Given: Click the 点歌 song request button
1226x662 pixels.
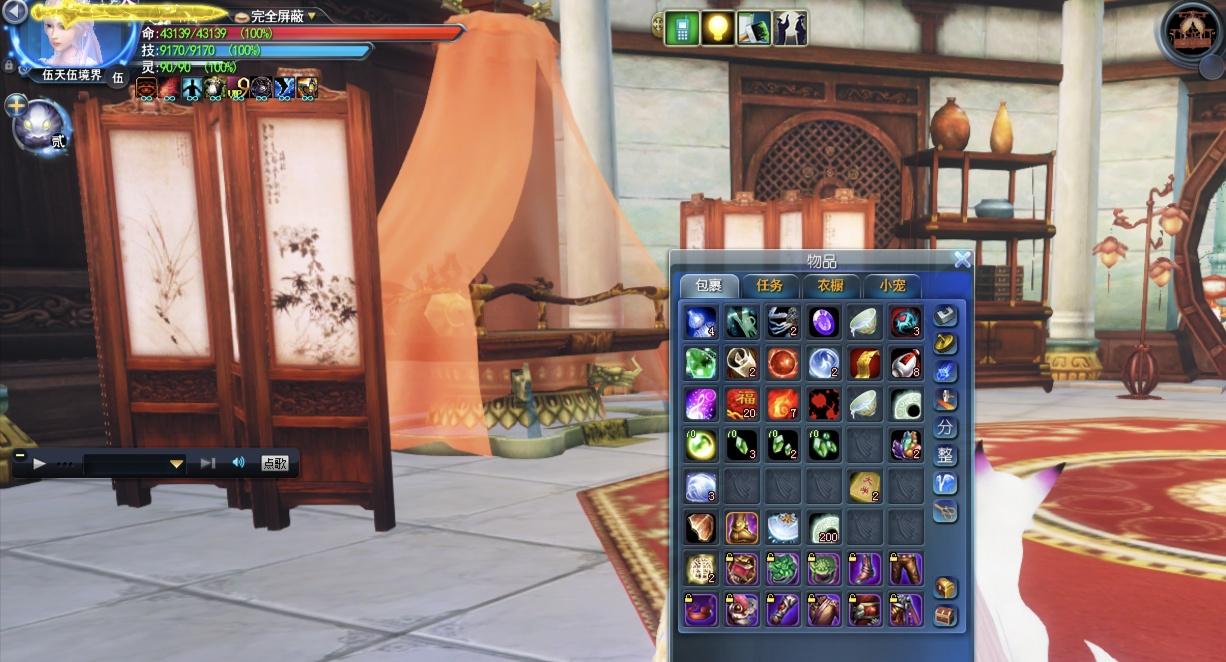Looking at the screenshot, I should click(275, 463).
